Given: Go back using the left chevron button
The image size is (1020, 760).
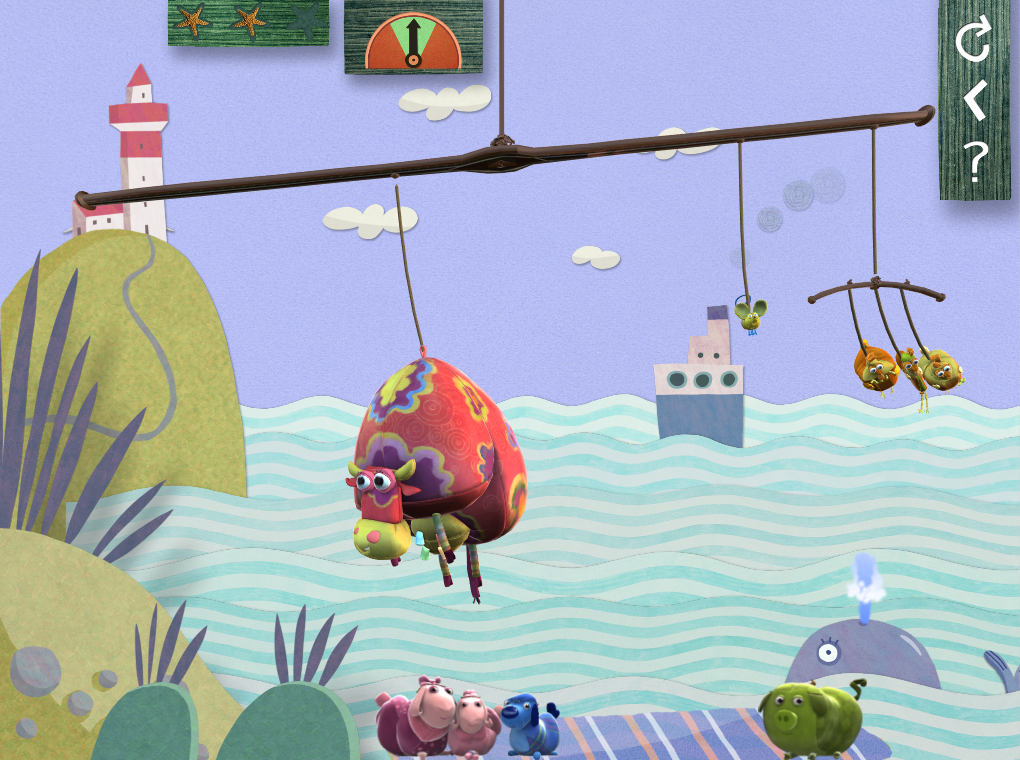Looking at the screenshot, I should [x=974, y=101].
